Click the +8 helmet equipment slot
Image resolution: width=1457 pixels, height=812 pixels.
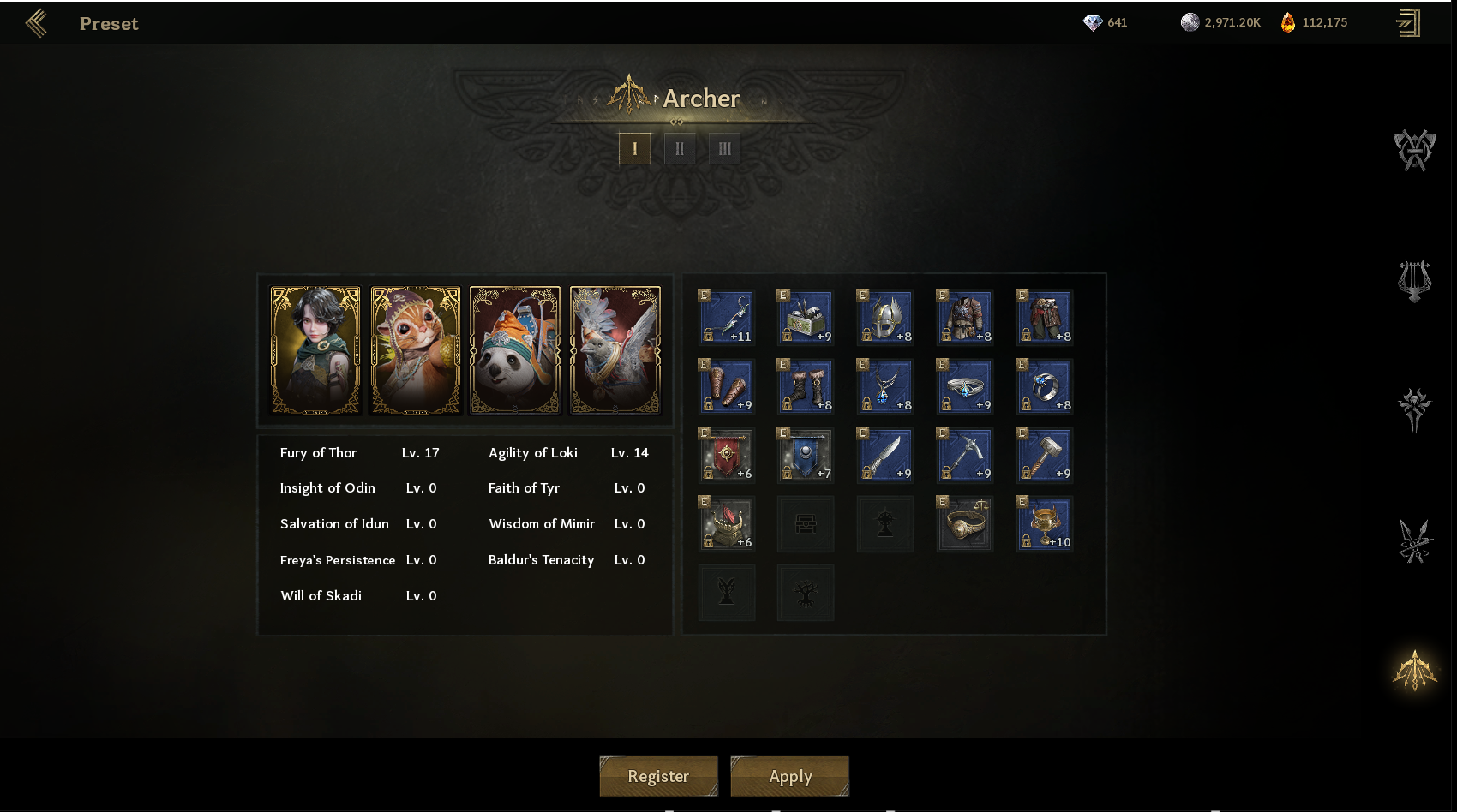[885, 317]
